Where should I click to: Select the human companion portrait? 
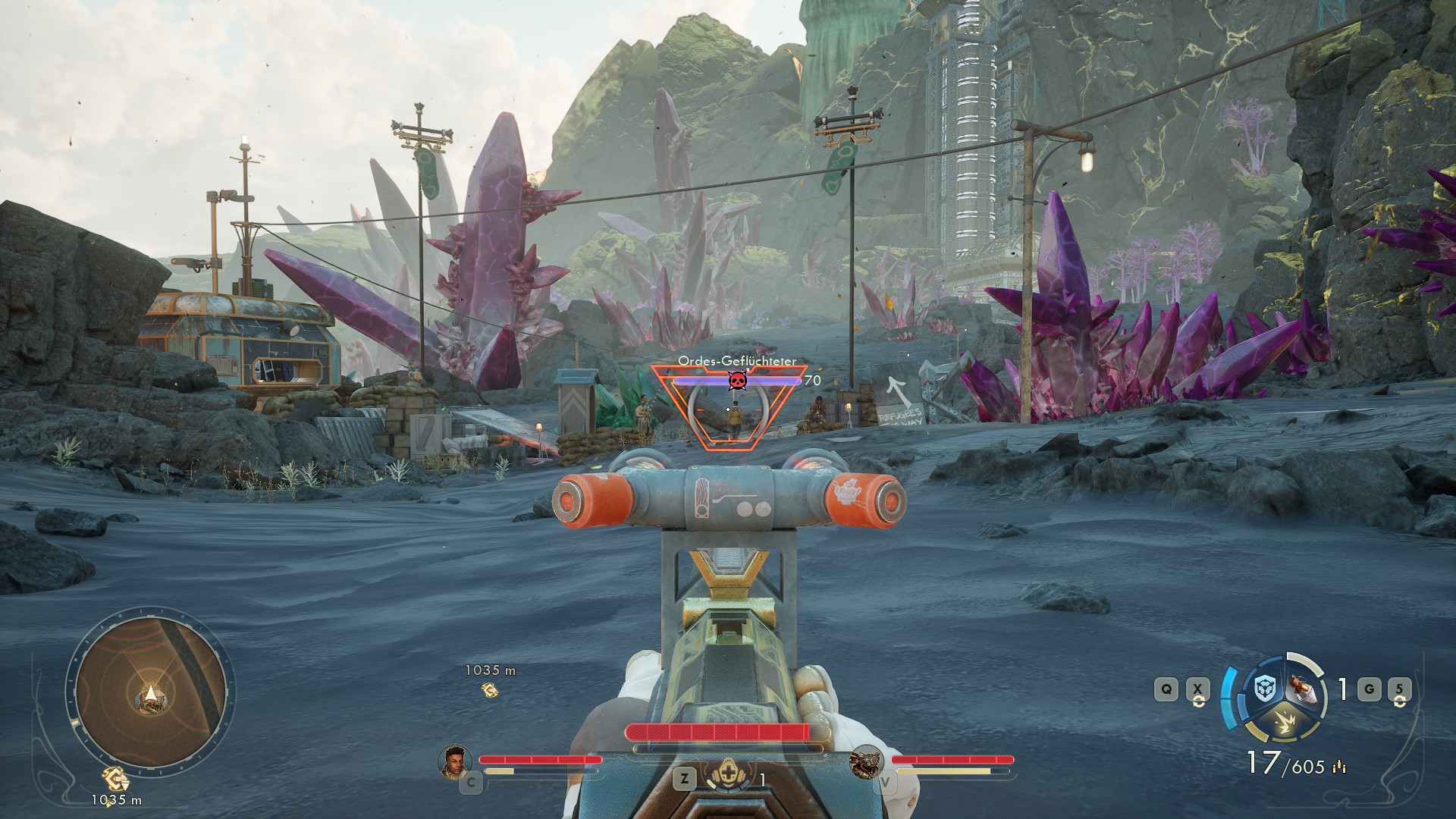pyautogui.click(x=454, y=761)
